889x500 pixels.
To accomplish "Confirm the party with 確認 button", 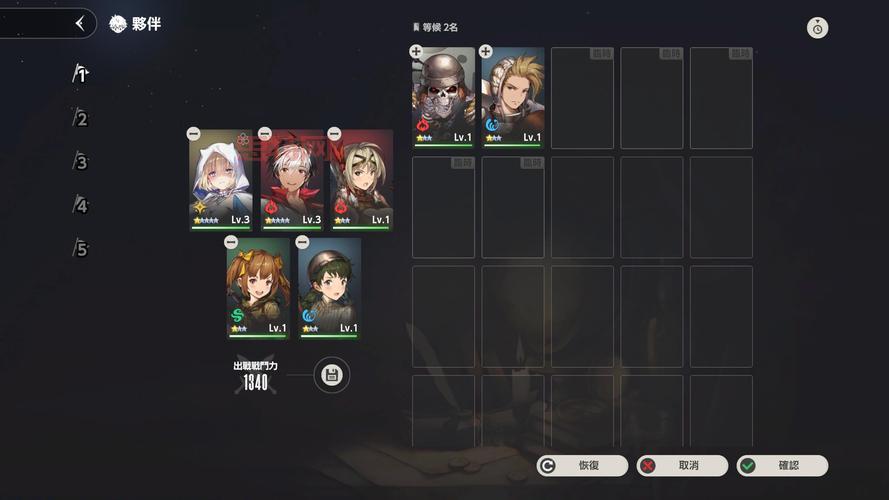I will (782, 465).
